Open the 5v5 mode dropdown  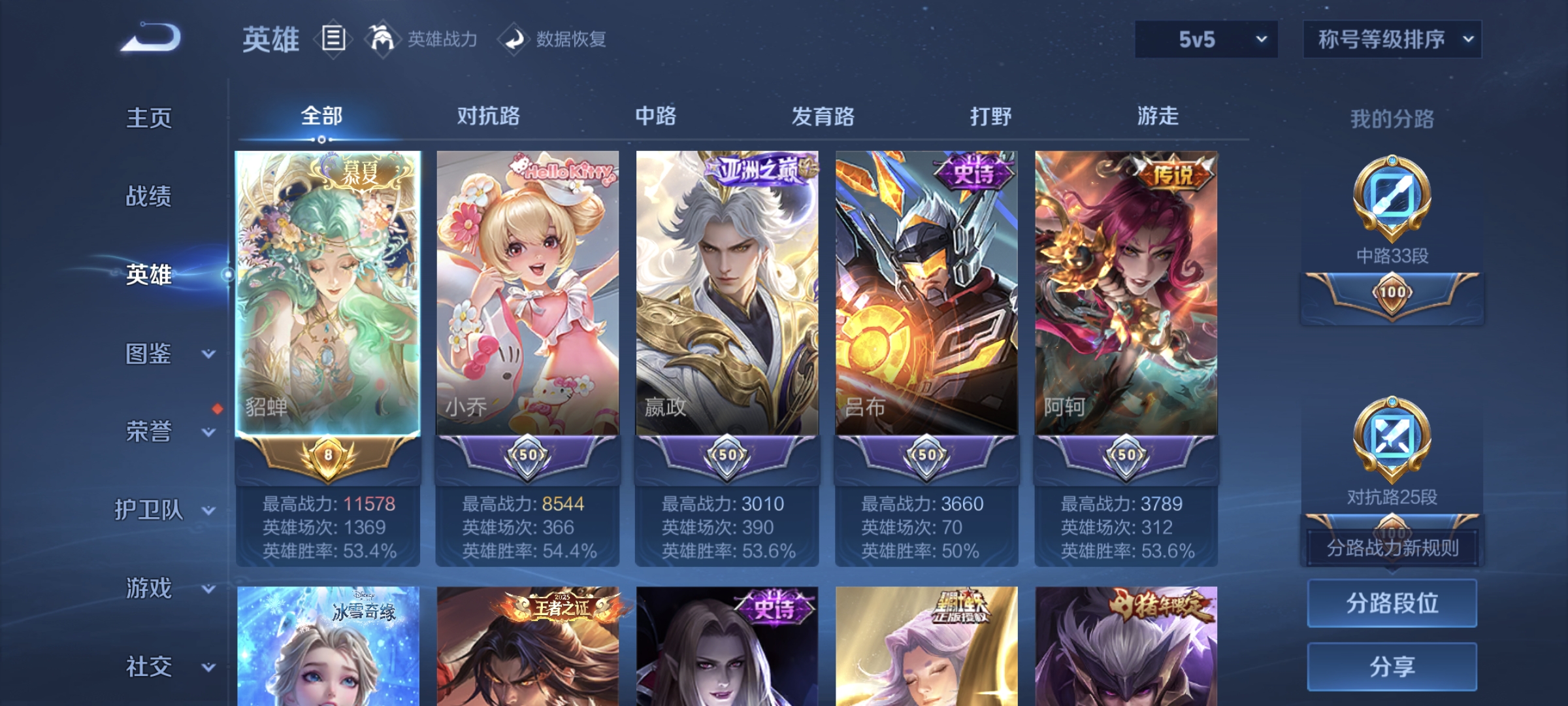(x=1205, y=39)
